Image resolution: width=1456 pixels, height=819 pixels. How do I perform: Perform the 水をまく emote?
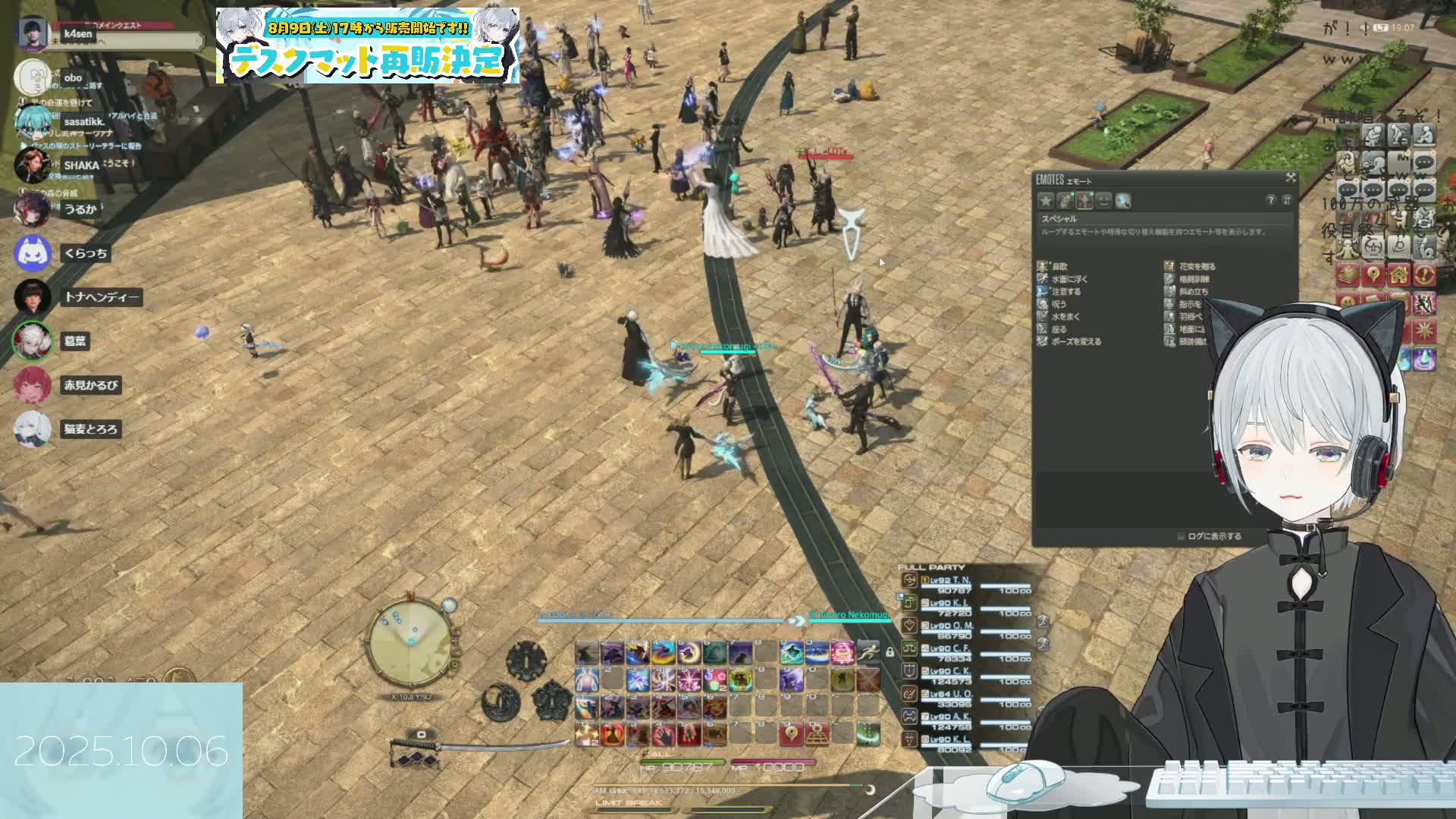1065,317
